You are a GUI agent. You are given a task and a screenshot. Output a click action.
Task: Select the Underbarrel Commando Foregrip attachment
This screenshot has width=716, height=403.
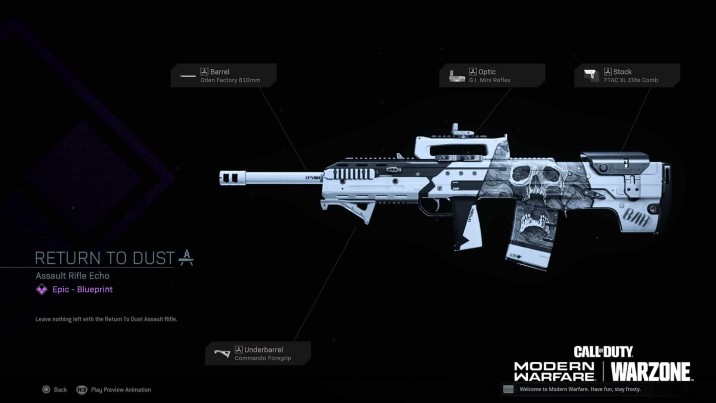(x=258, y=353)
